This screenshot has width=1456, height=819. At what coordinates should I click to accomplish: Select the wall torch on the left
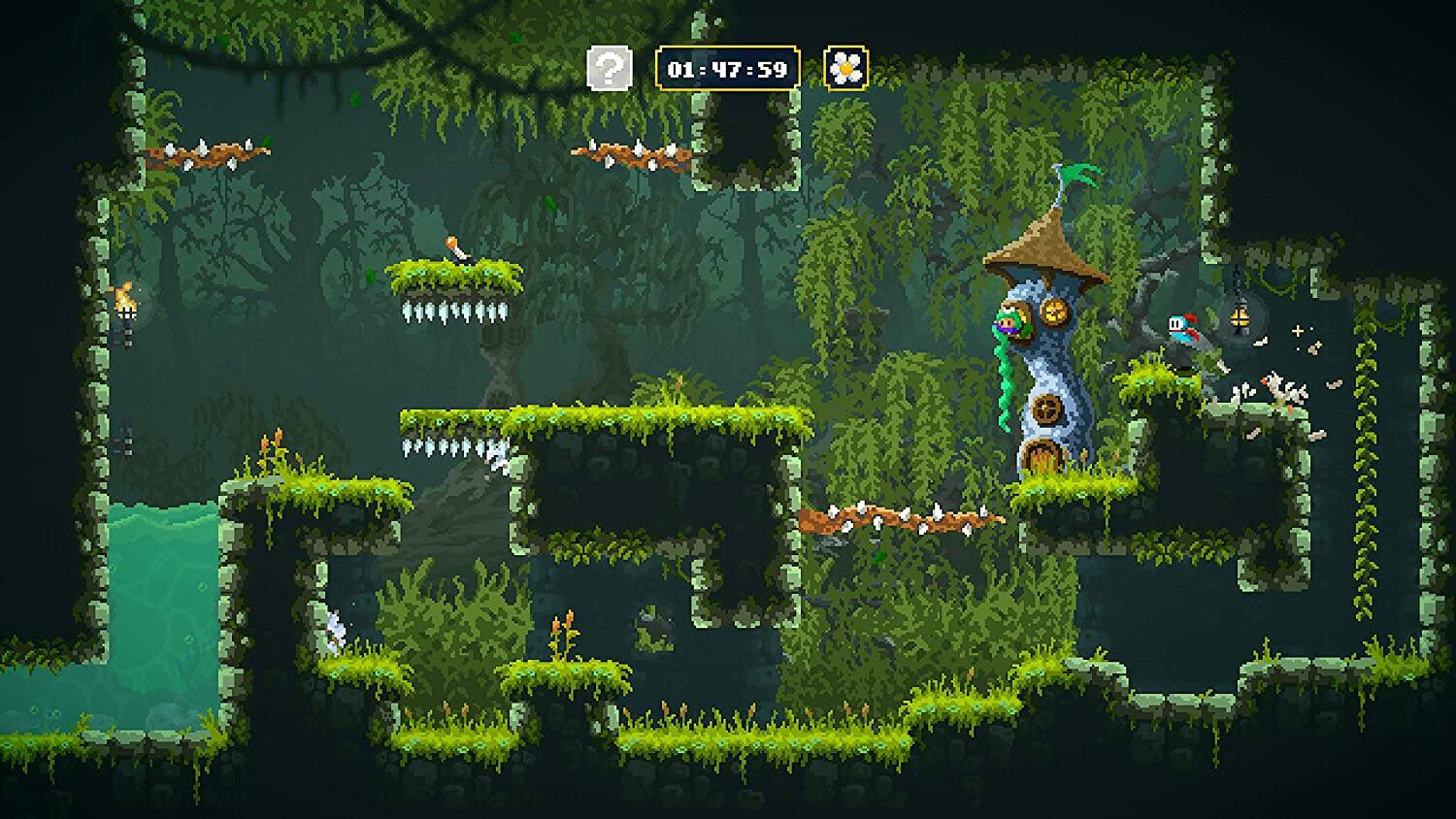click(x=126, y=299)
